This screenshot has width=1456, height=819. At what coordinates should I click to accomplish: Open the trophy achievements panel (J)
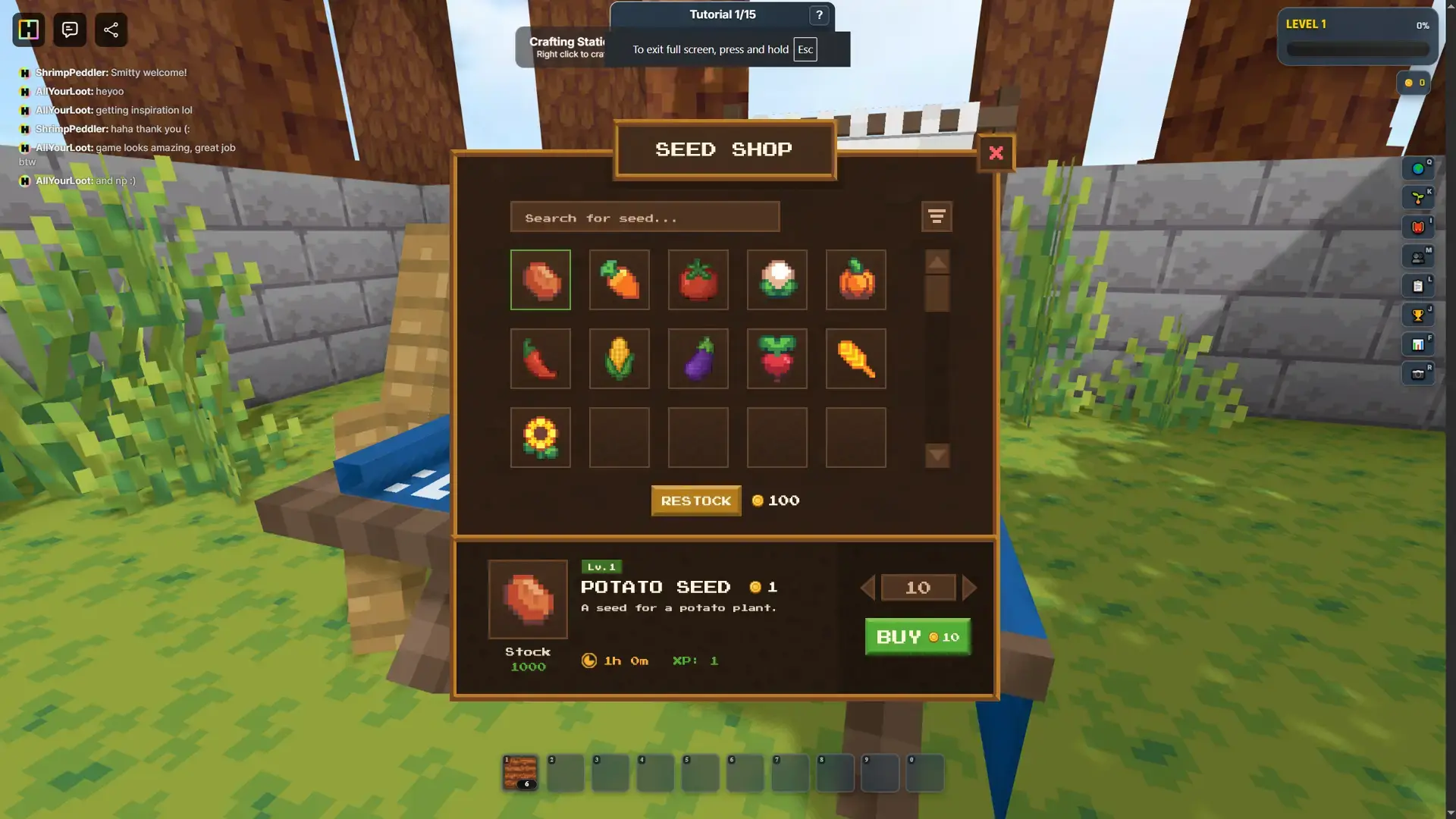pos(1417,315)
